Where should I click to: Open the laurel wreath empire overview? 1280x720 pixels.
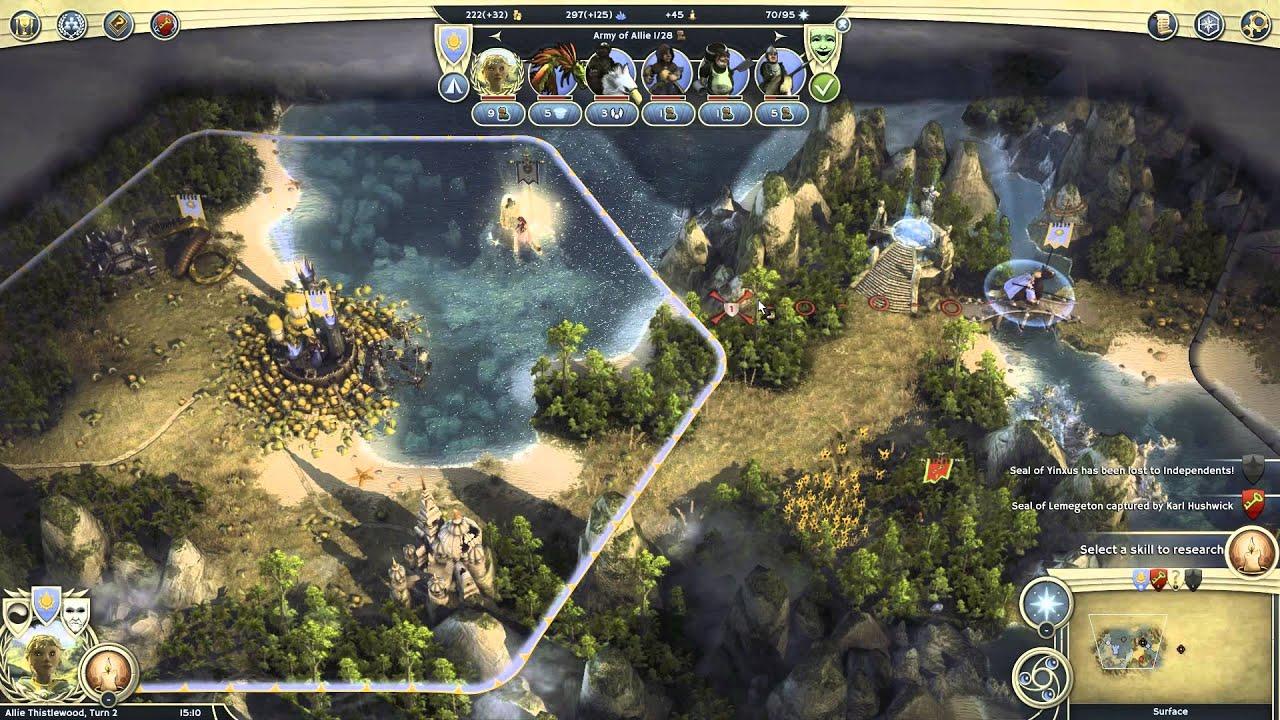[x=71, y=25]
